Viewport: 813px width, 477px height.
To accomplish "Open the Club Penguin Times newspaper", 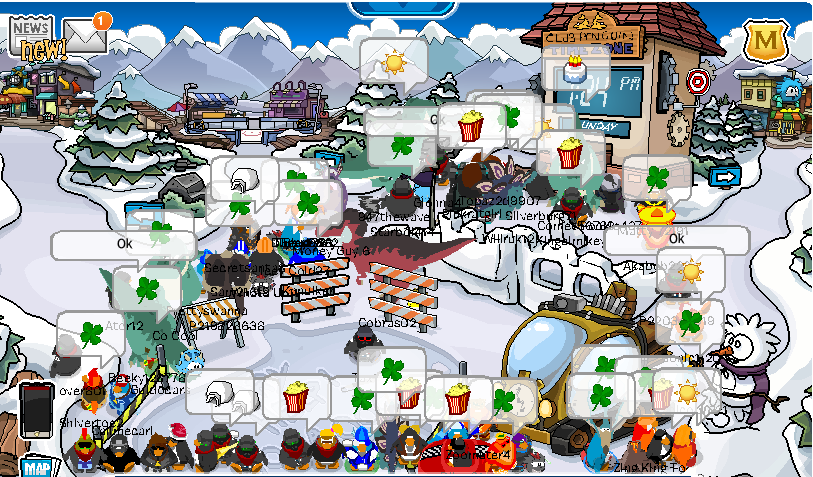I will pos(36,38).
